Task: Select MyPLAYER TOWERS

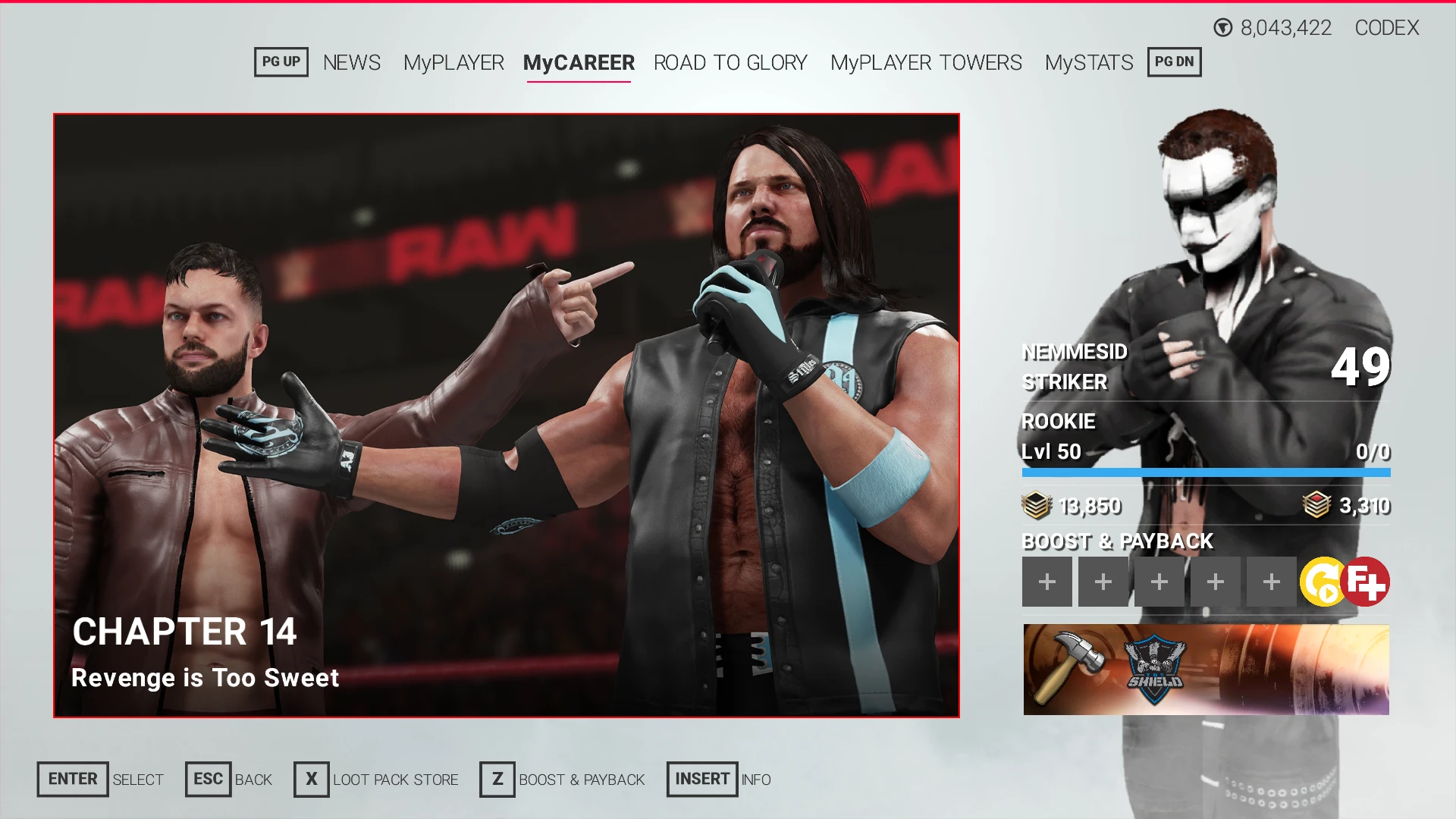Action: pos(926,63)
